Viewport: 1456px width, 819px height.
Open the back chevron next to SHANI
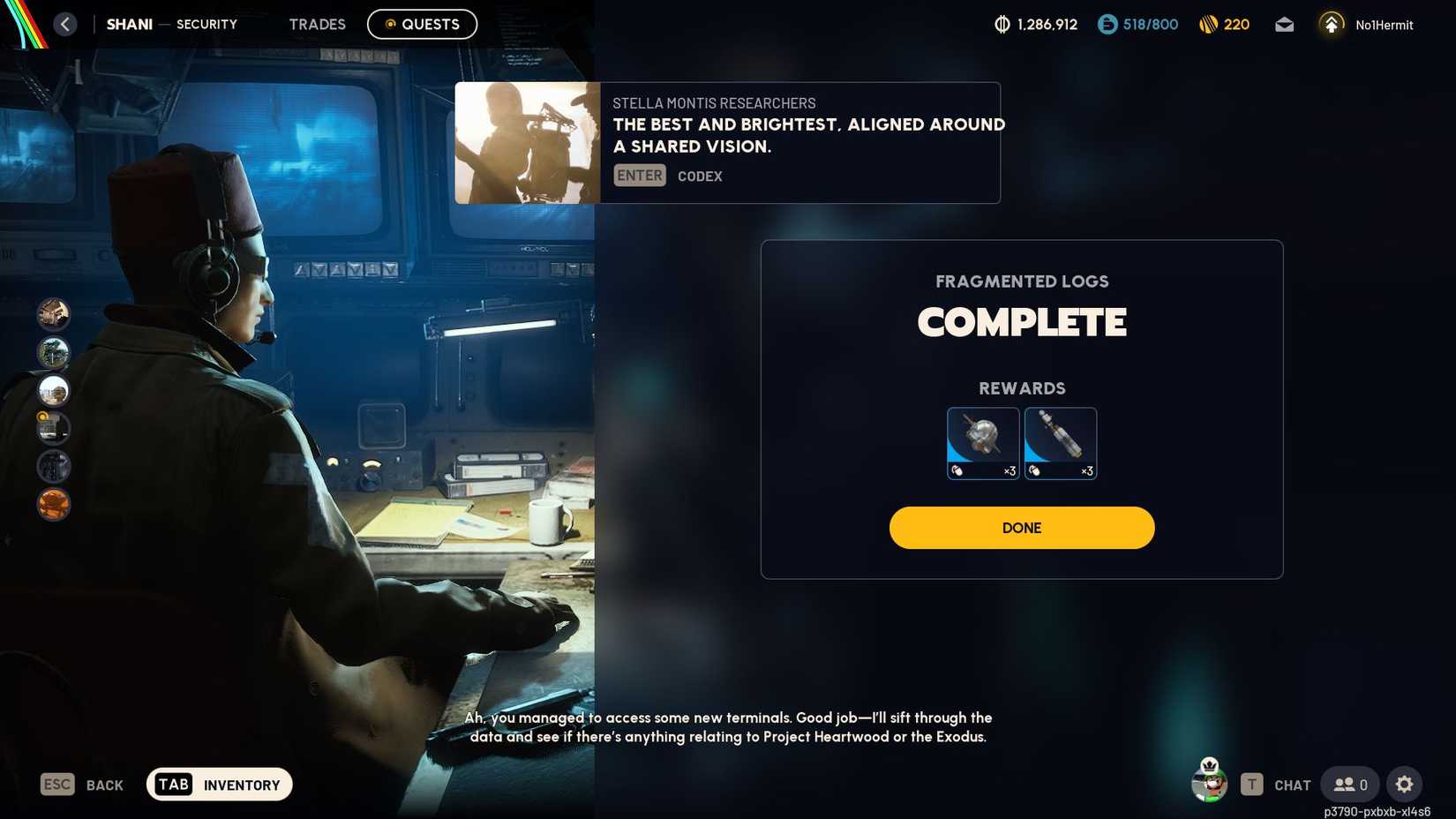click(x=64, y=24)
